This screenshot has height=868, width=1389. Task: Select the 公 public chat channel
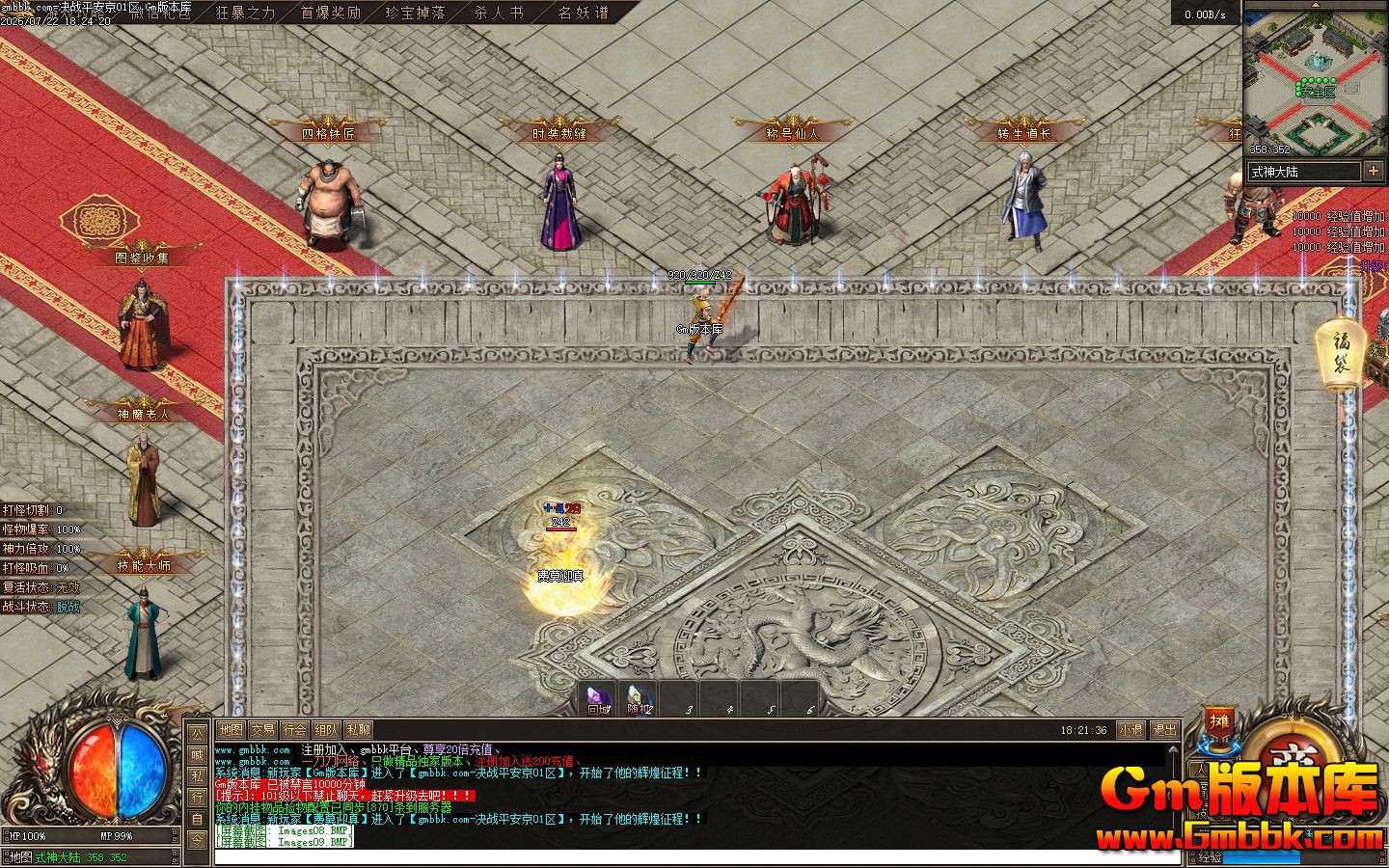(x=197, y=734)
